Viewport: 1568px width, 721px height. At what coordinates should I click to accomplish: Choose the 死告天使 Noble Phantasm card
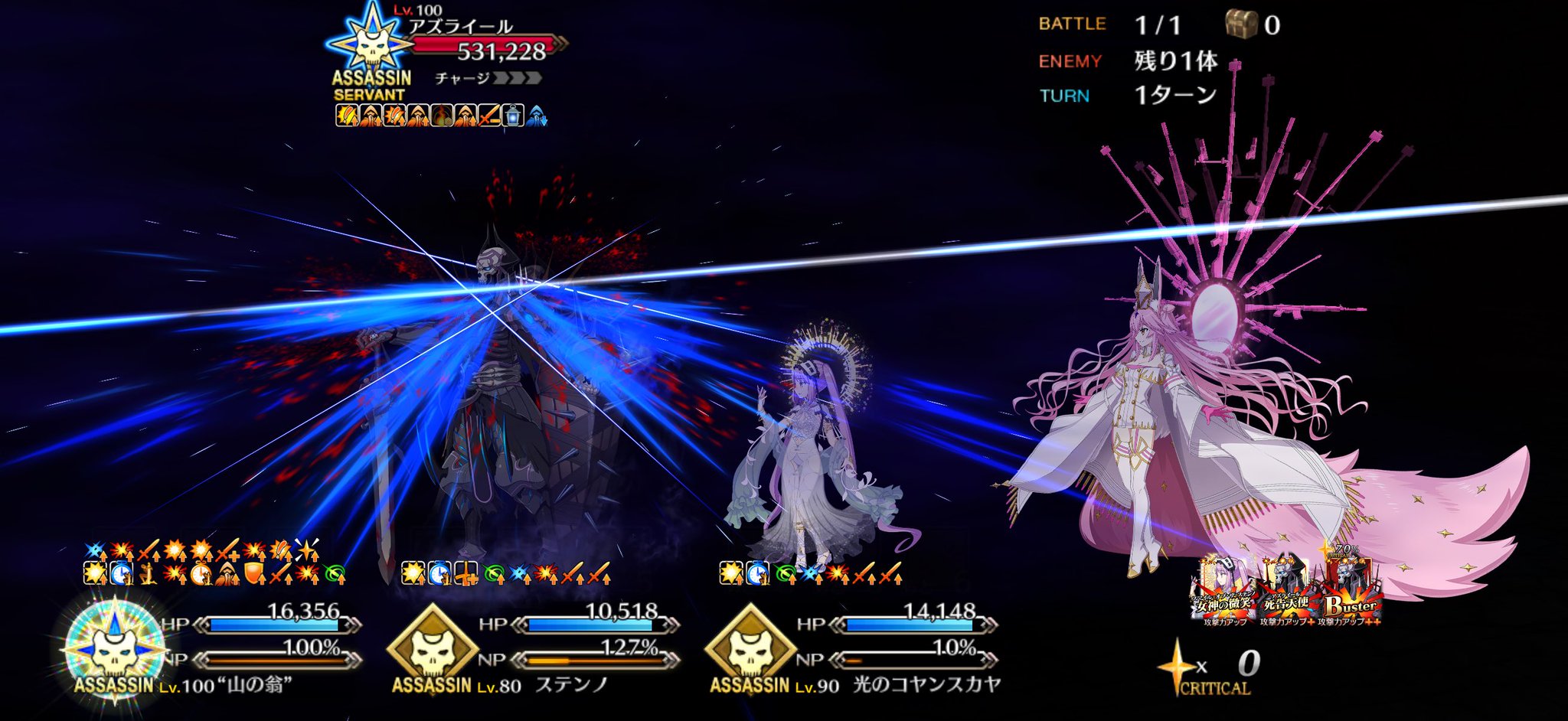click(x=1285, y=592)
